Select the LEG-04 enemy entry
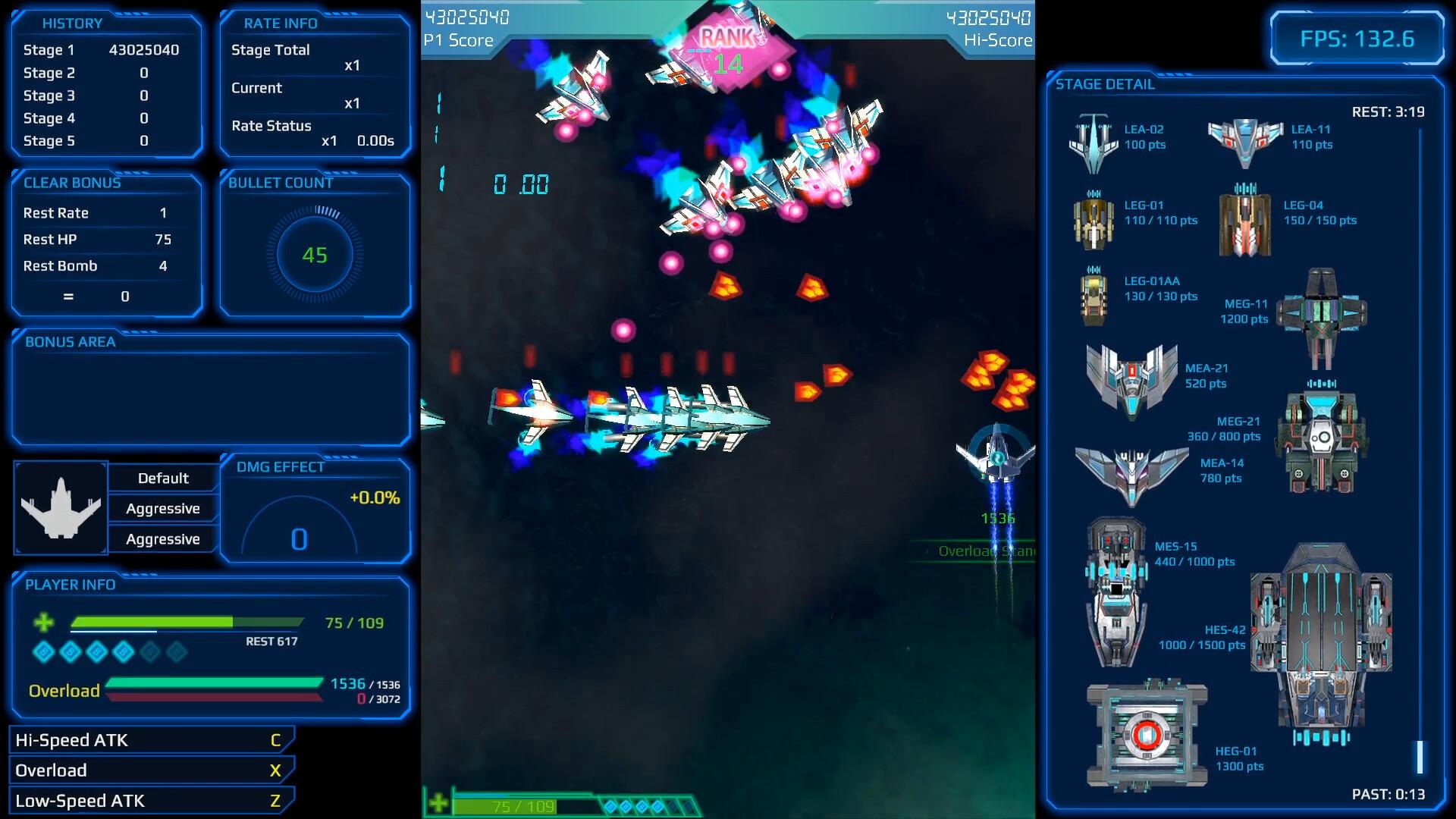 point(1244,220)
